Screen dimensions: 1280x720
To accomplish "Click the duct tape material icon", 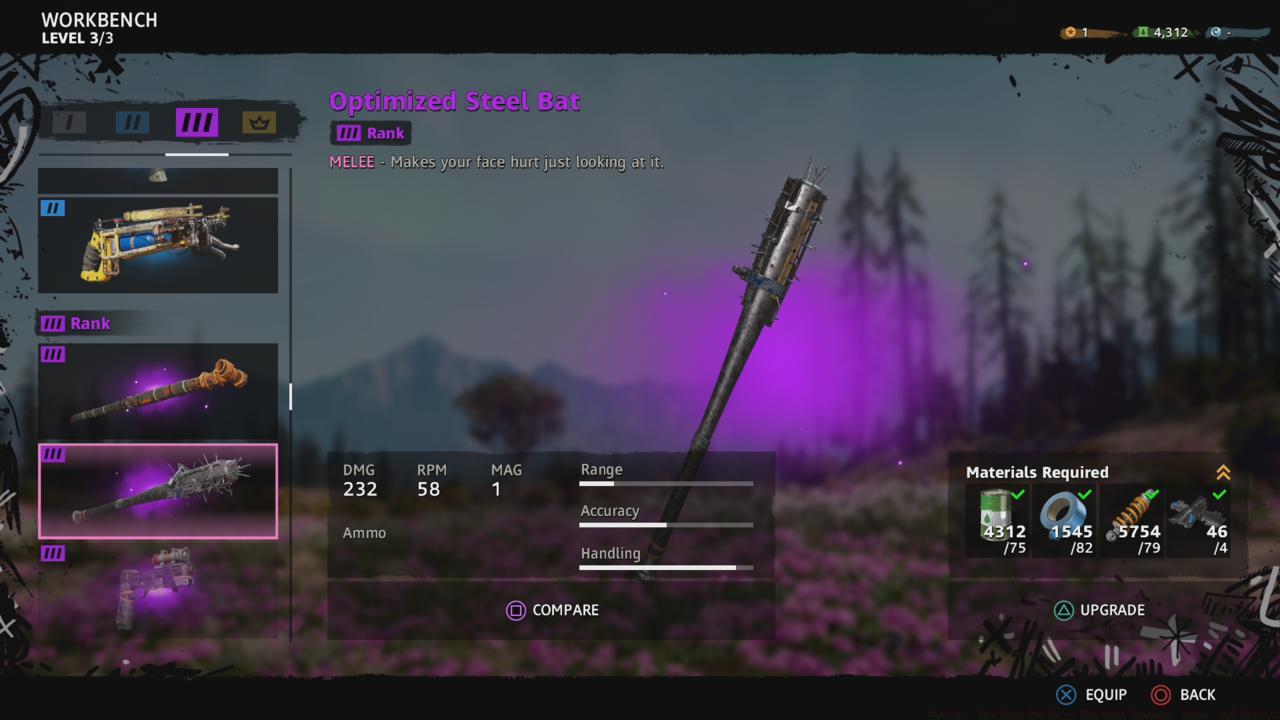I will click(x=1066, y=510).
